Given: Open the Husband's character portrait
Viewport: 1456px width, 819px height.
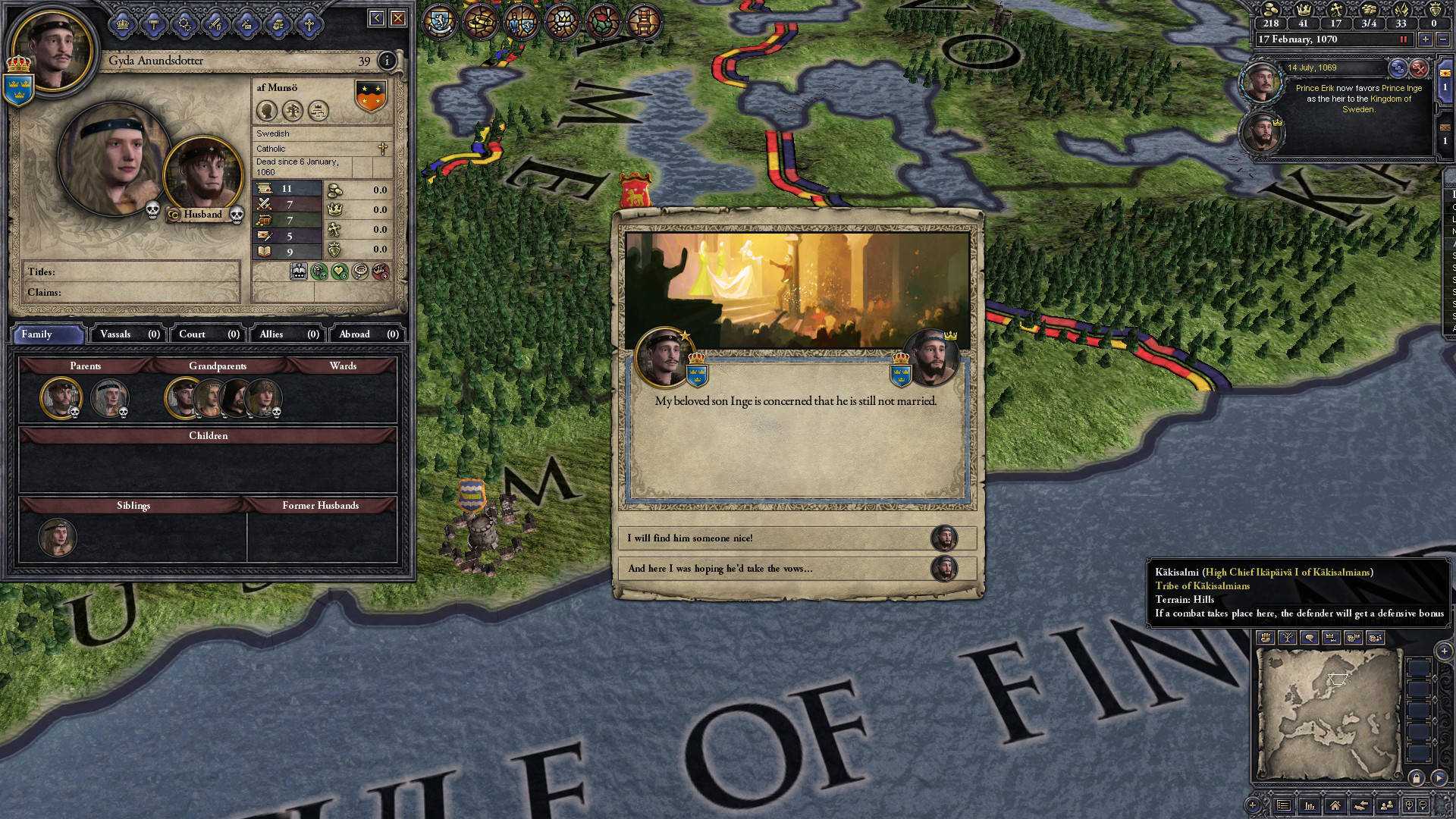Looking at the screenshot, I should coord(202,176).
